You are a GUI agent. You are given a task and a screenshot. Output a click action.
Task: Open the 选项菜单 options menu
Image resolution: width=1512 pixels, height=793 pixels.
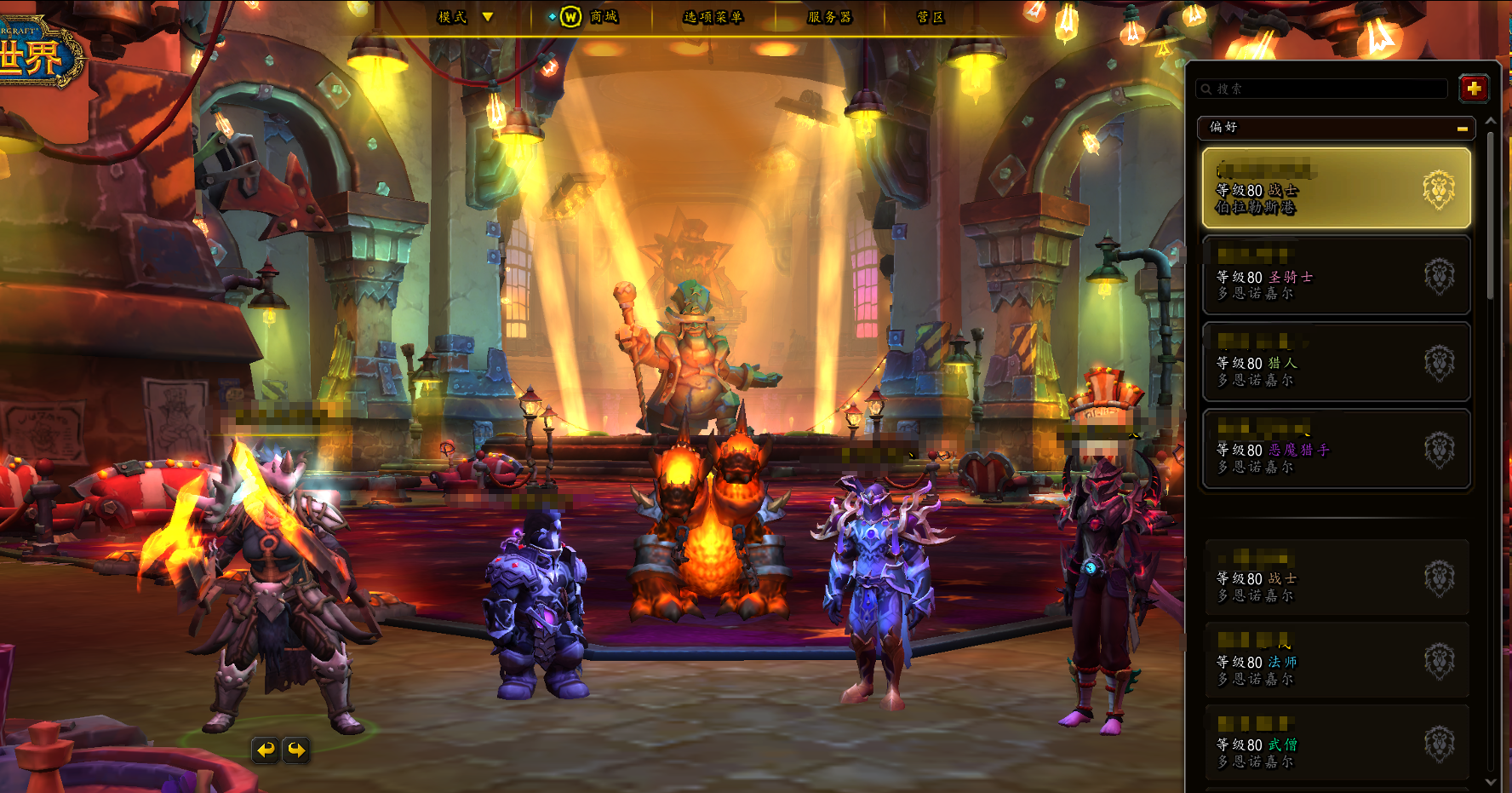pos(713,17)
